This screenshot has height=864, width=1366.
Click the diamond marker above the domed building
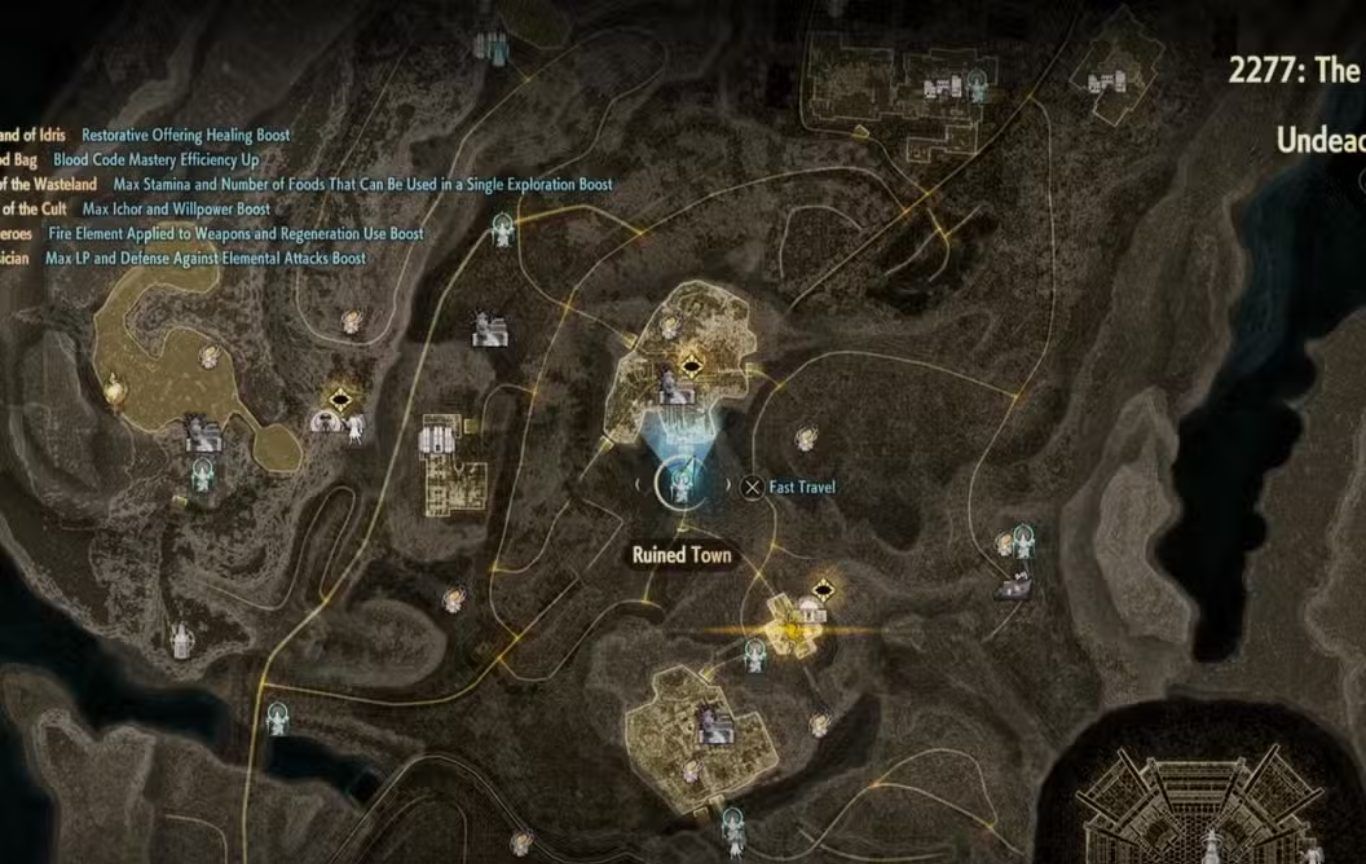824,588
